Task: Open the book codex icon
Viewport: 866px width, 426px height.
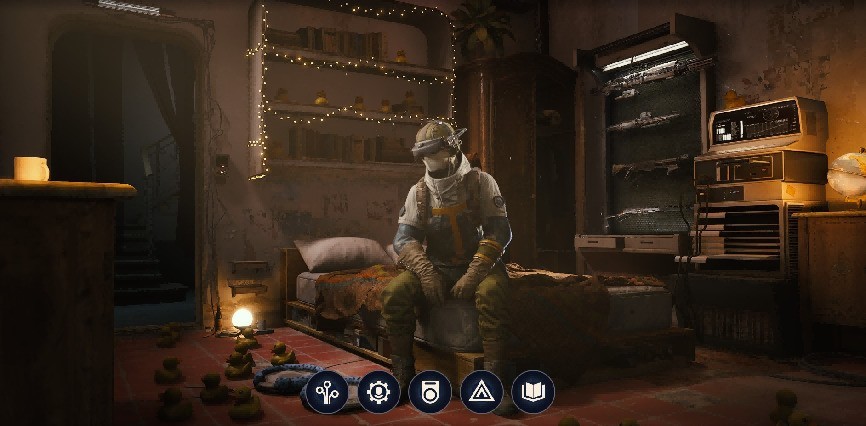Action: [533, 391]
